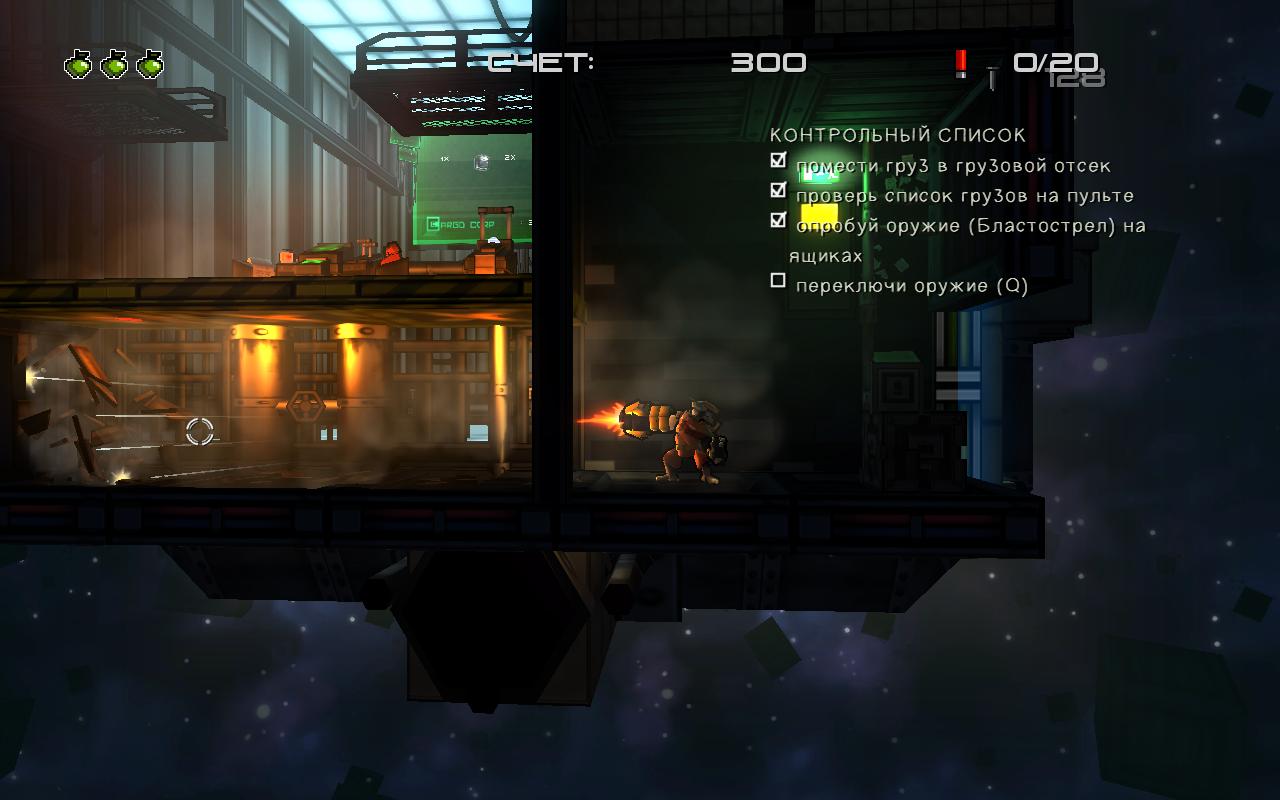Select the "помести груз в грузовой отсек" objective
This screenshot has width=1280, height=800.
click(x=953, y=166)
